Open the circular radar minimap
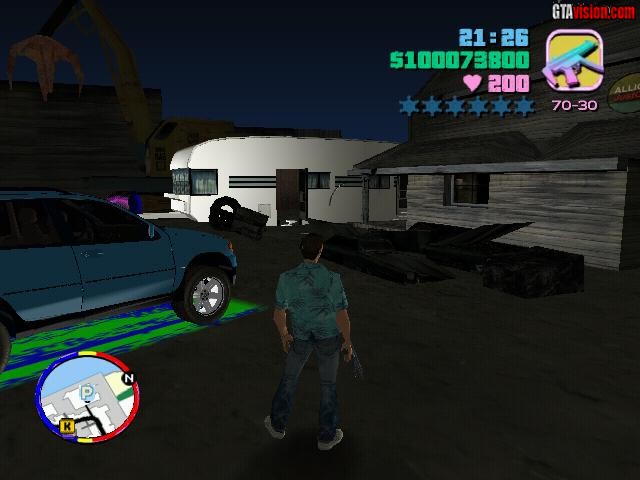 (x=86, y=397)
